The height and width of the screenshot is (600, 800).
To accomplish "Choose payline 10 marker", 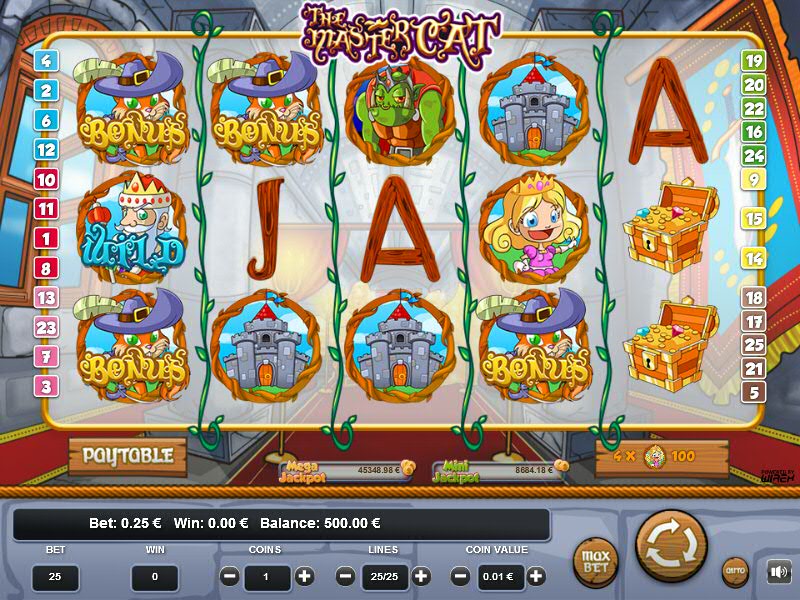I will pos(46,180).
